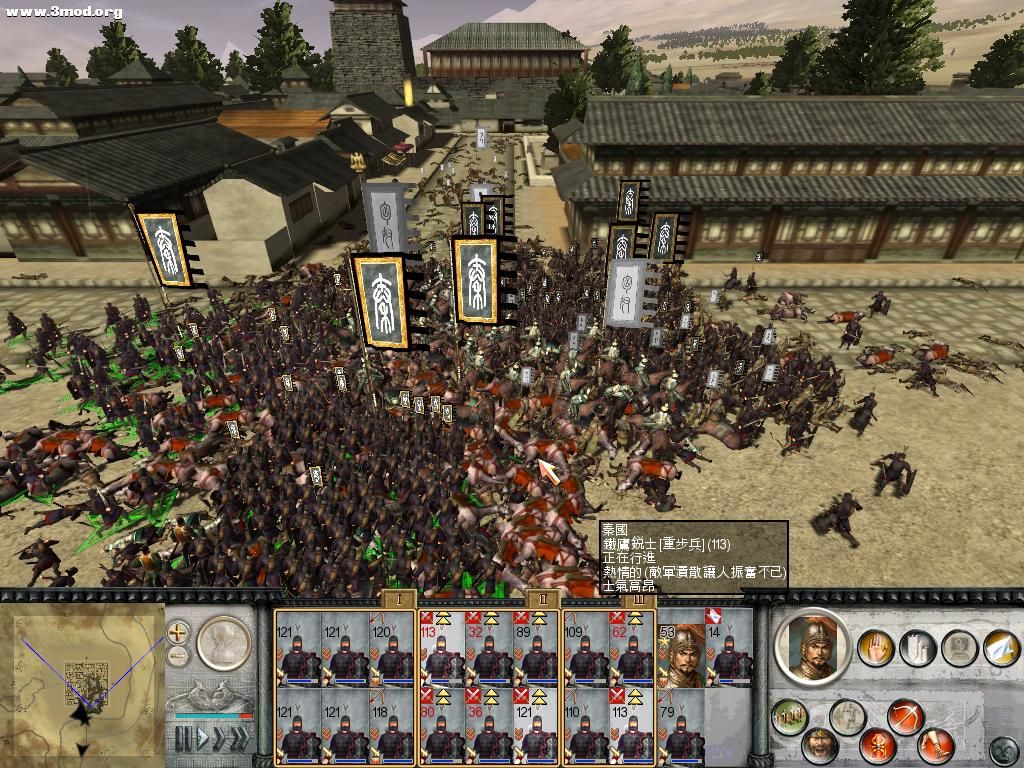Open group formations with the soldiers-row icon

tap(790, 716)
